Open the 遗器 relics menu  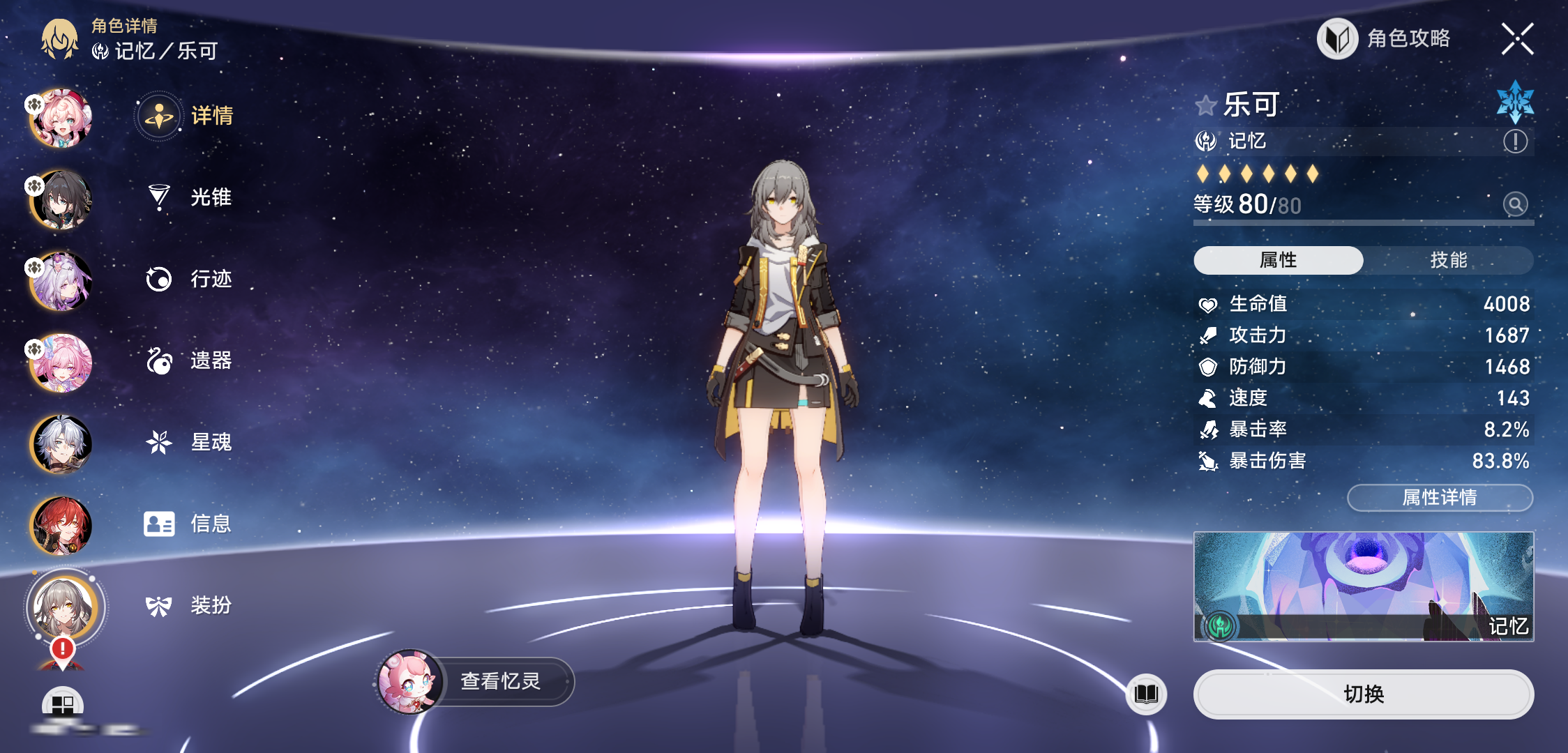pos(190,360)
